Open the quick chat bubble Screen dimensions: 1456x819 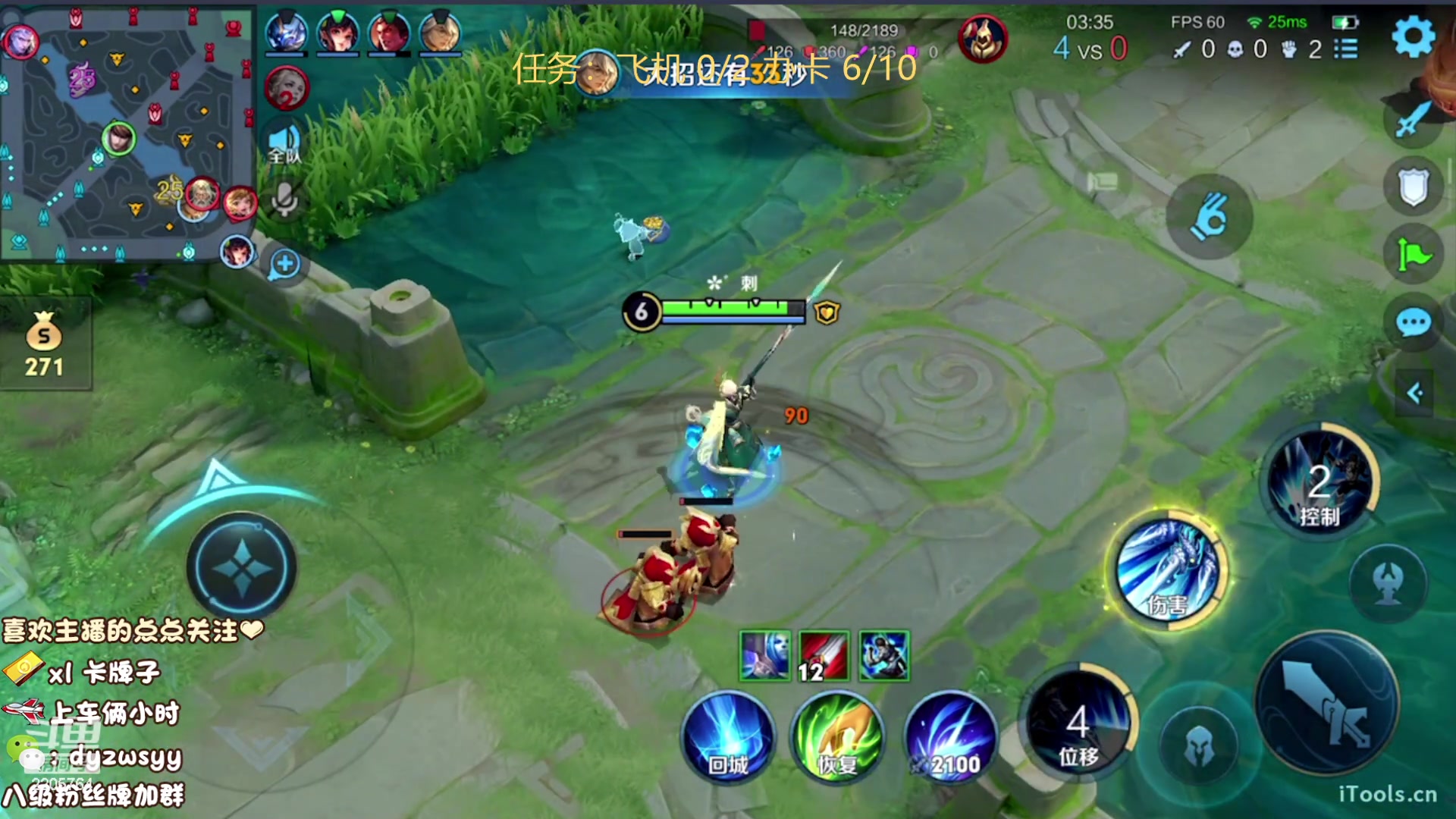[1414, 324]
